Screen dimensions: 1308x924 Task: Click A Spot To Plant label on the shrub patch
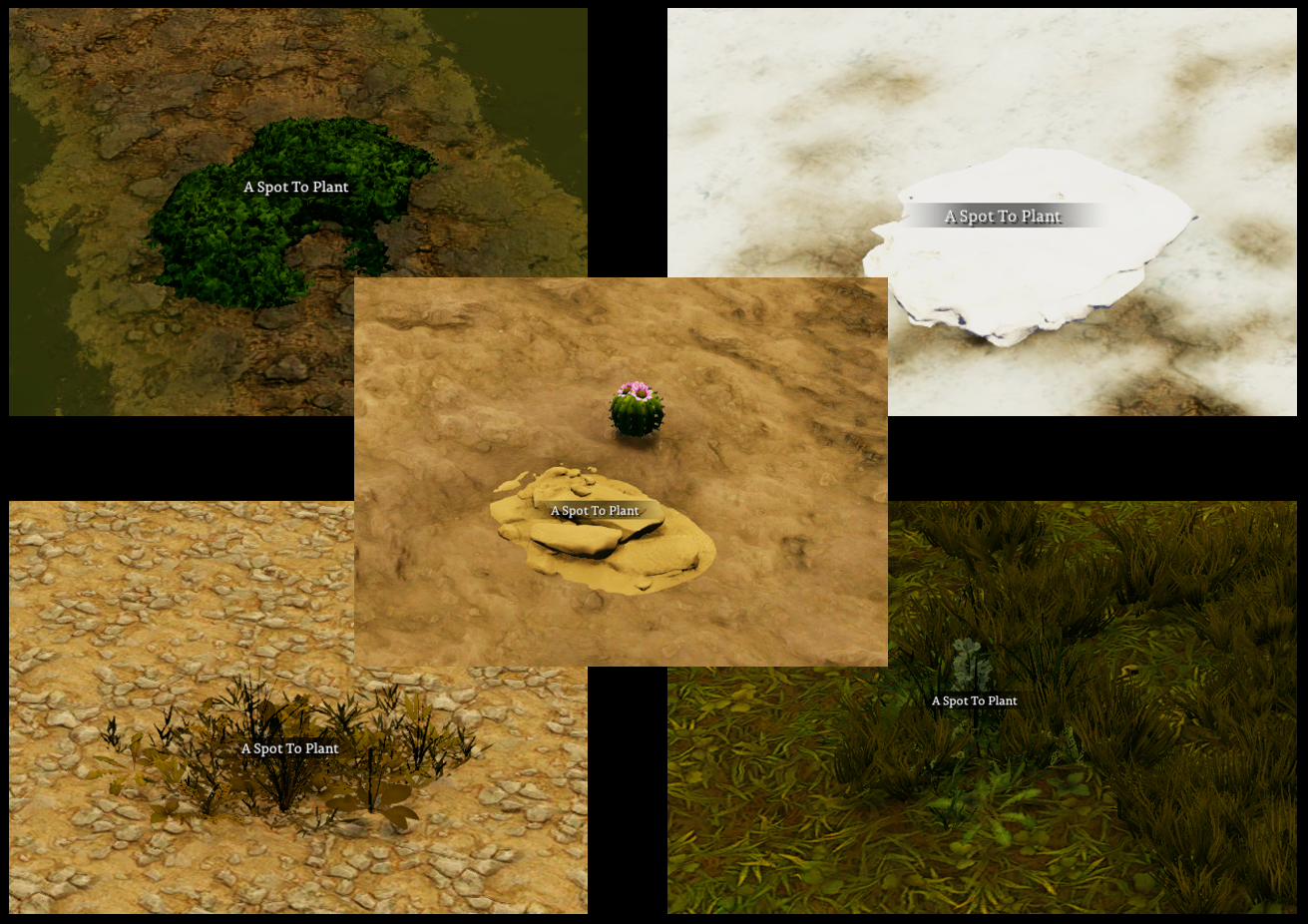(x=295, y=187)
